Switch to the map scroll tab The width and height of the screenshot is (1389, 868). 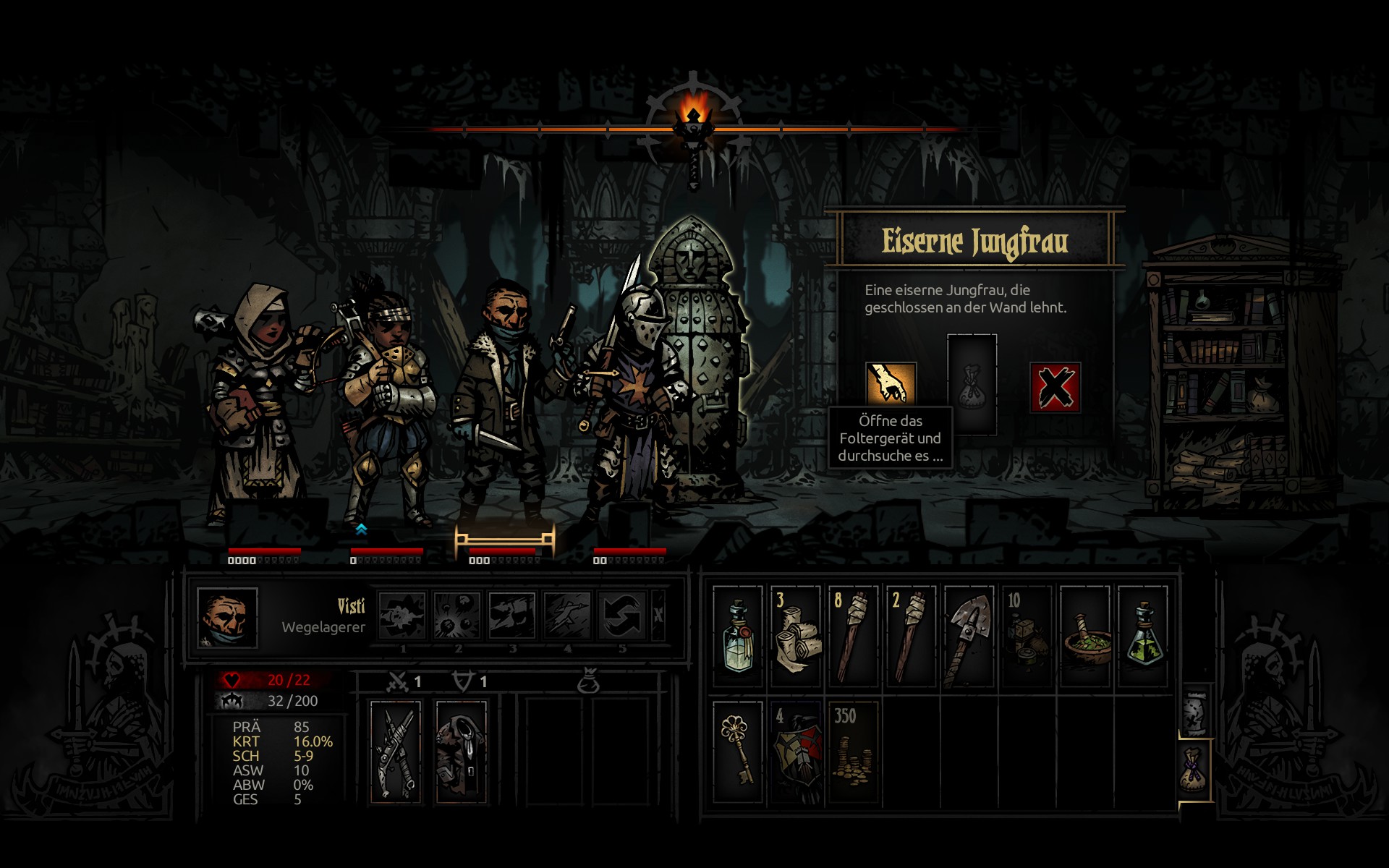[x=1195, y=712]
